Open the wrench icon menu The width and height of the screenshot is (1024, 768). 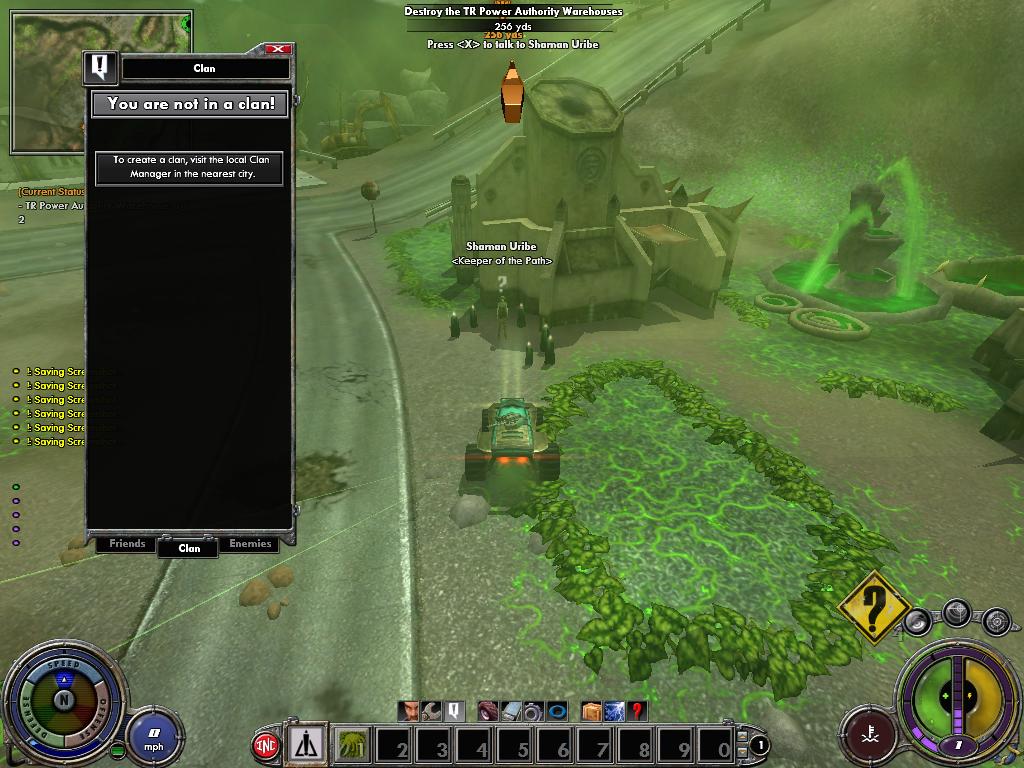coord(432,711)
